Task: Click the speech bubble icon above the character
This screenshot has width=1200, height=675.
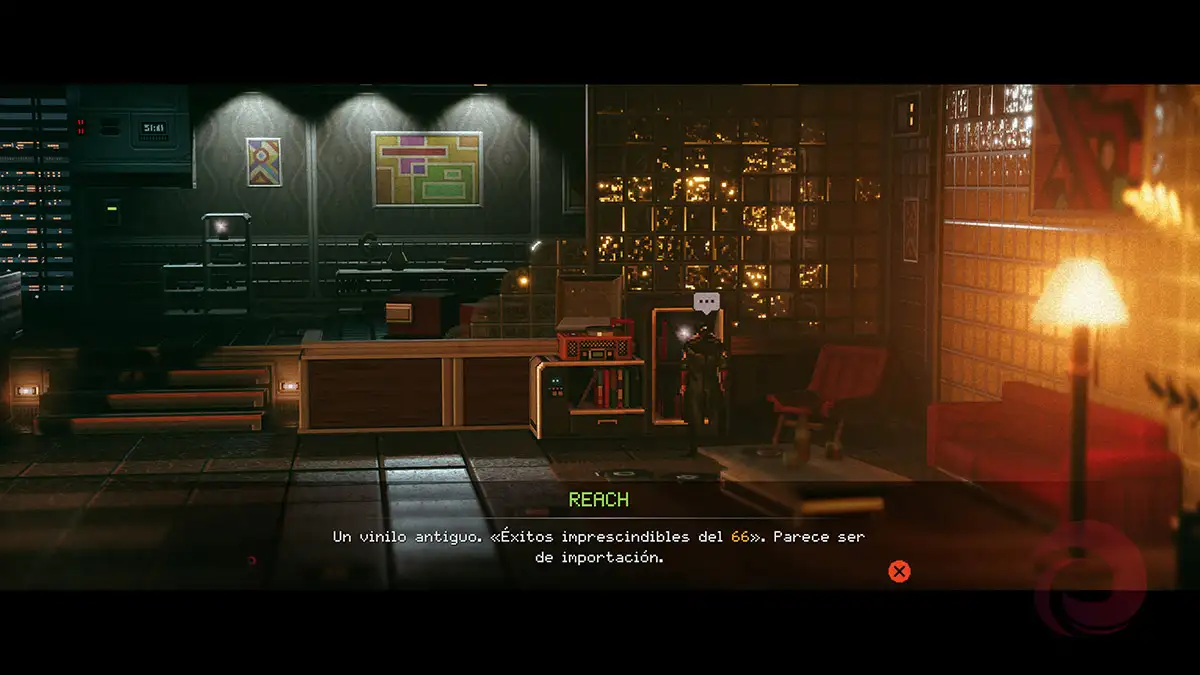Action: 707,301
